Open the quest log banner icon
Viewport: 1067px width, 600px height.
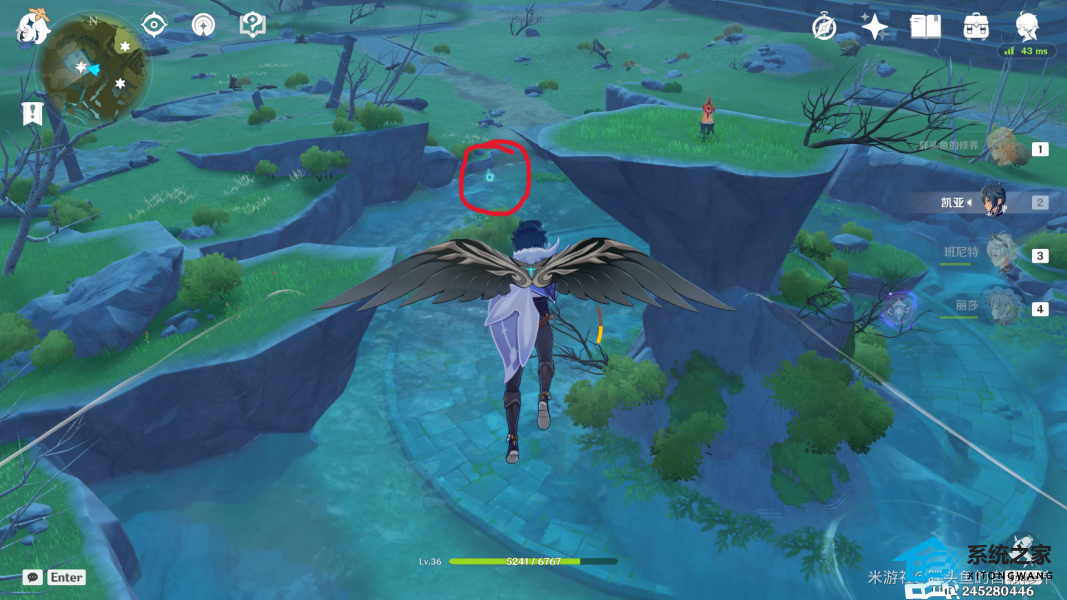point(33,112)
